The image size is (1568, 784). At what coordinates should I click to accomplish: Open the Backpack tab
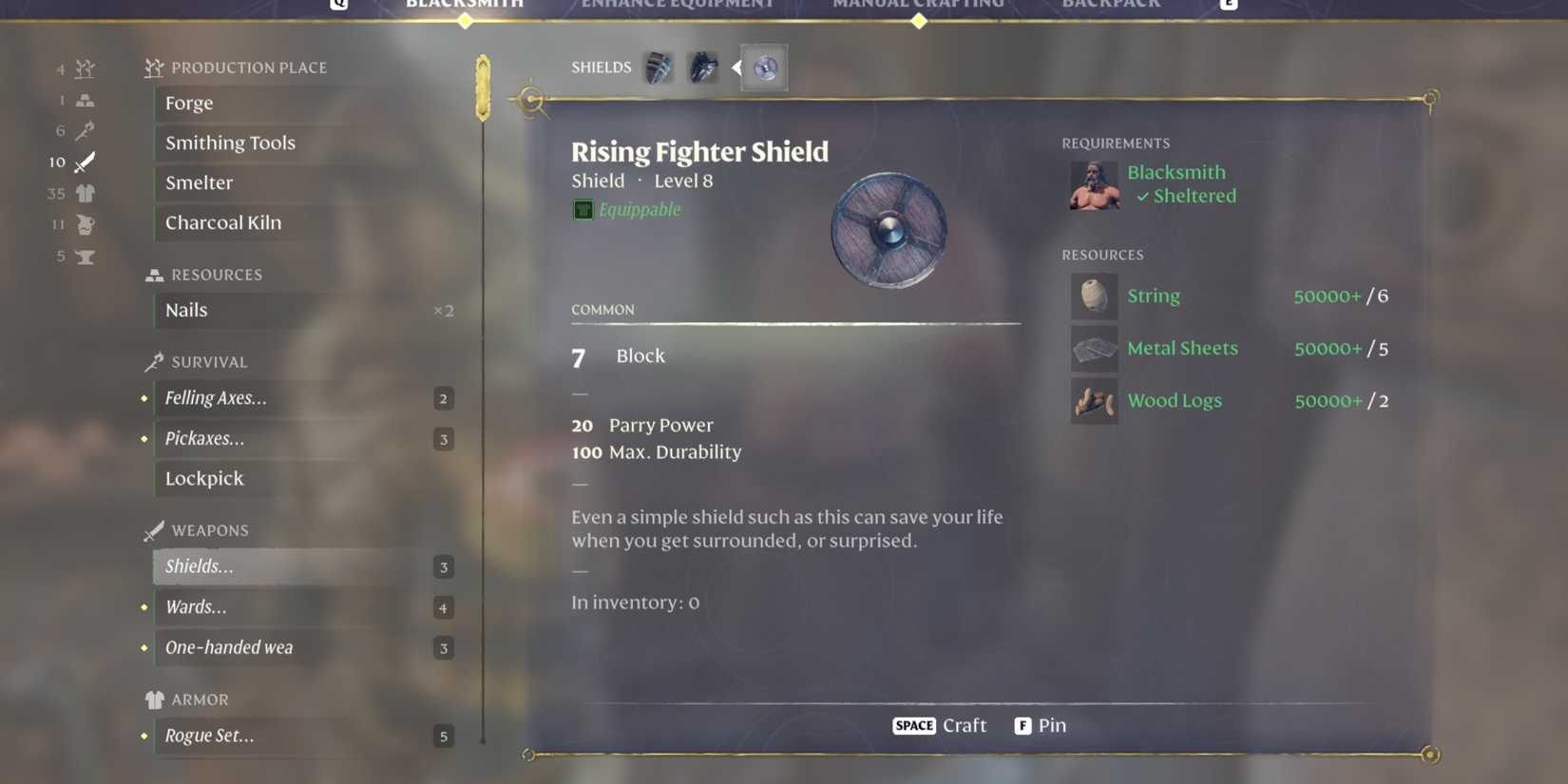(x=1111, y=6)
